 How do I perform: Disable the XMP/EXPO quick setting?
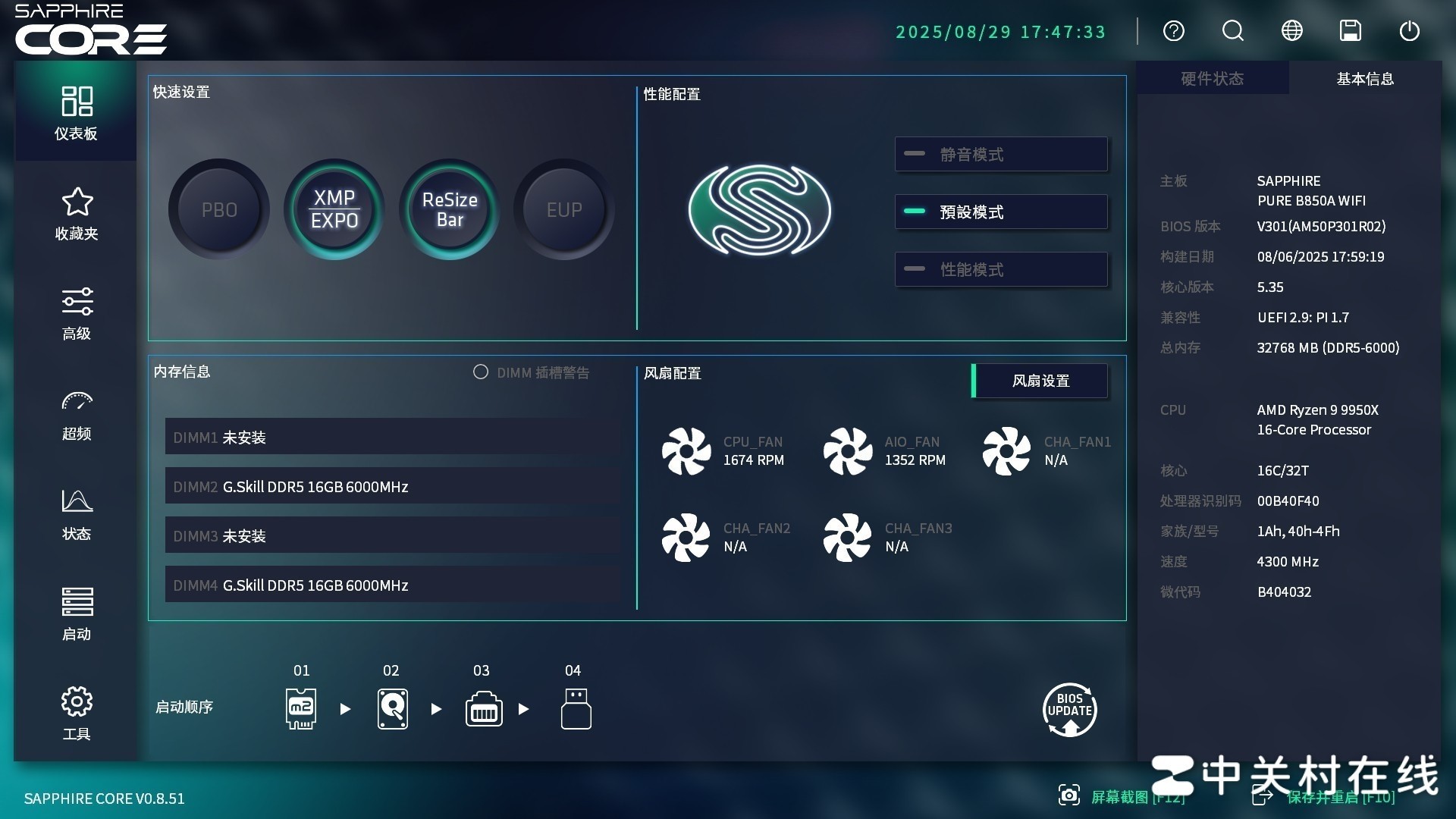[x=334, y=209]
